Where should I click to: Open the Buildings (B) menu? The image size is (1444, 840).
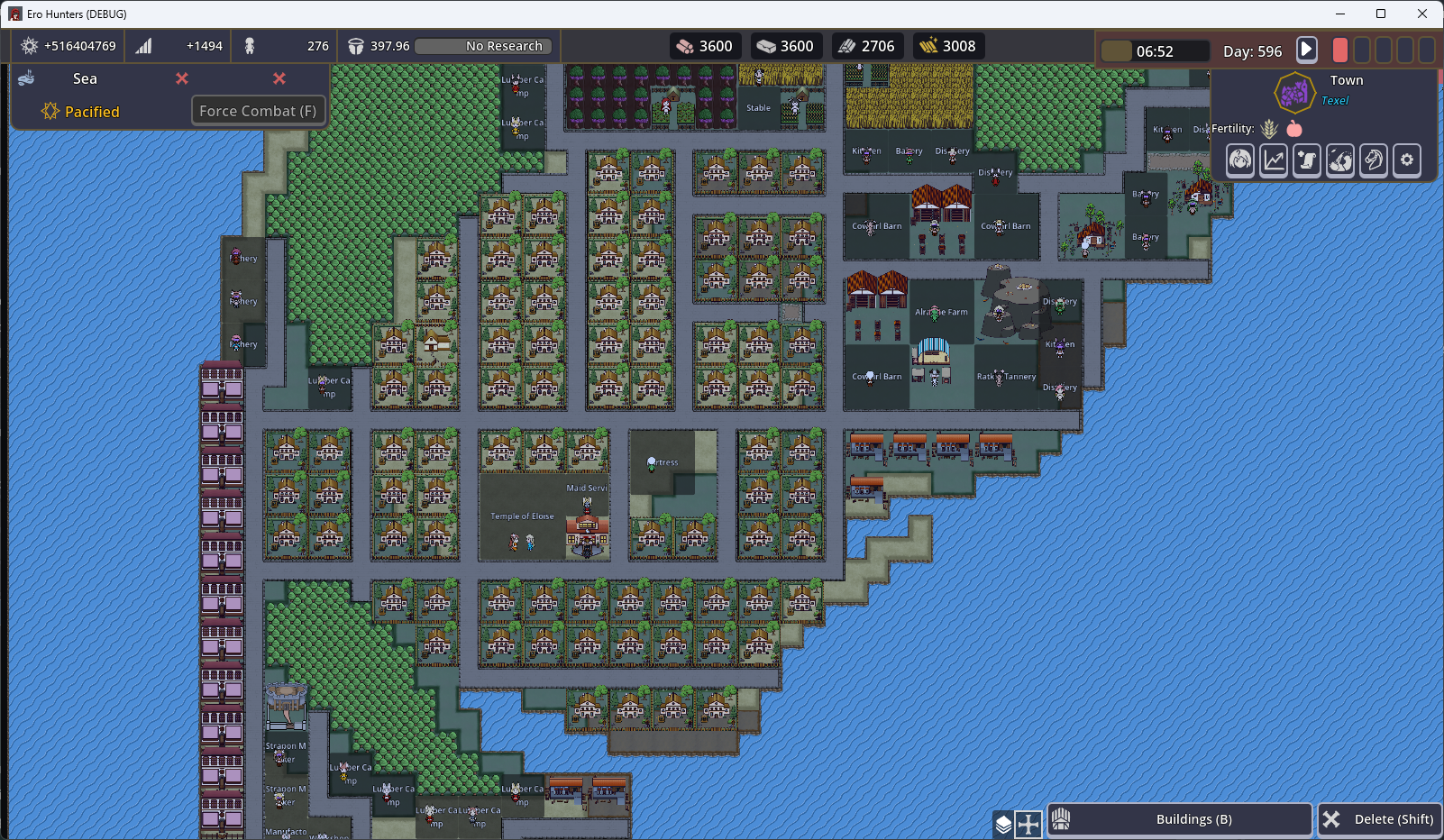pos(1179,819)
